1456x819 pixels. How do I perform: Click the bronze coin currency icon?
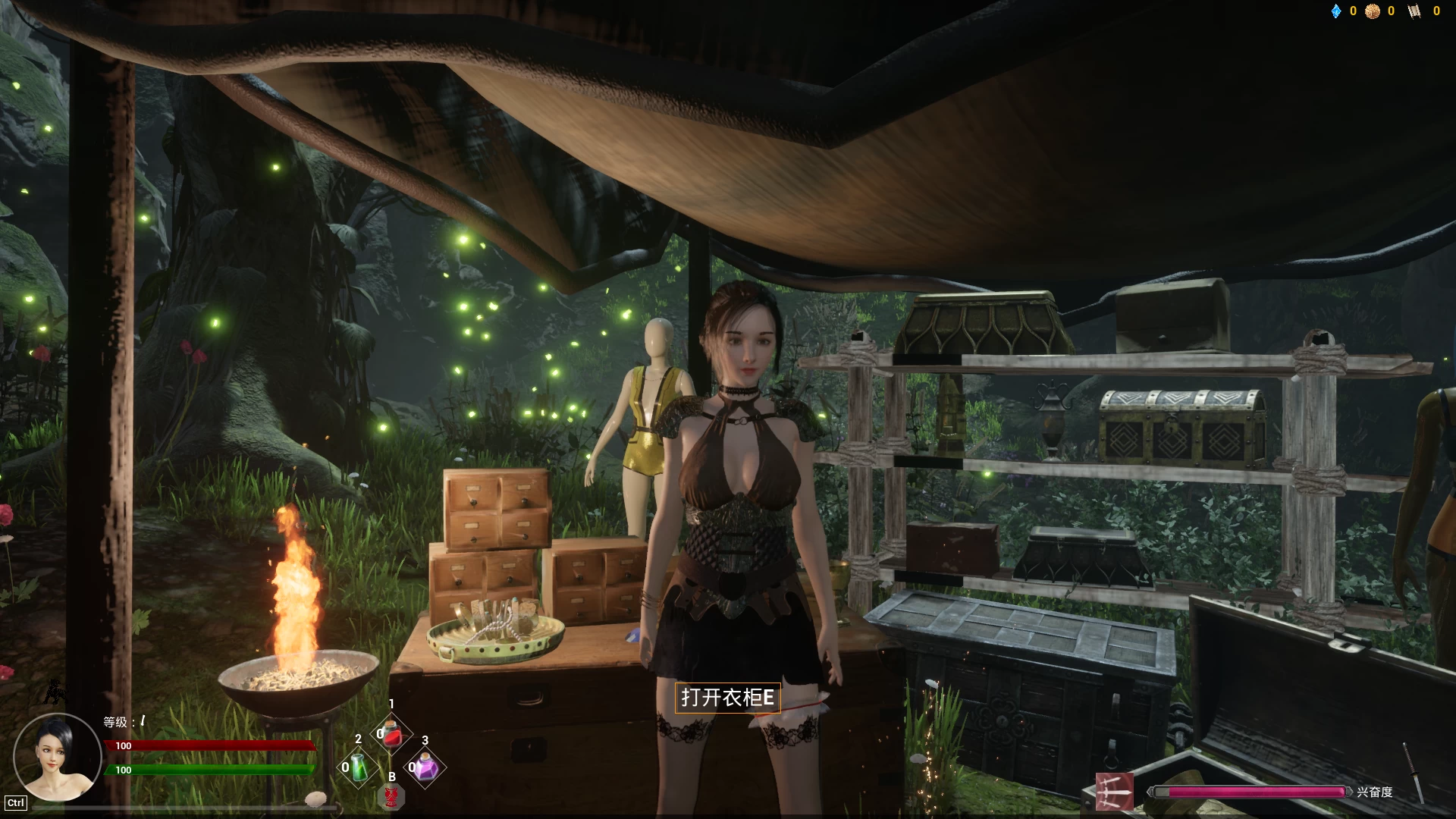pos(1373,11)
